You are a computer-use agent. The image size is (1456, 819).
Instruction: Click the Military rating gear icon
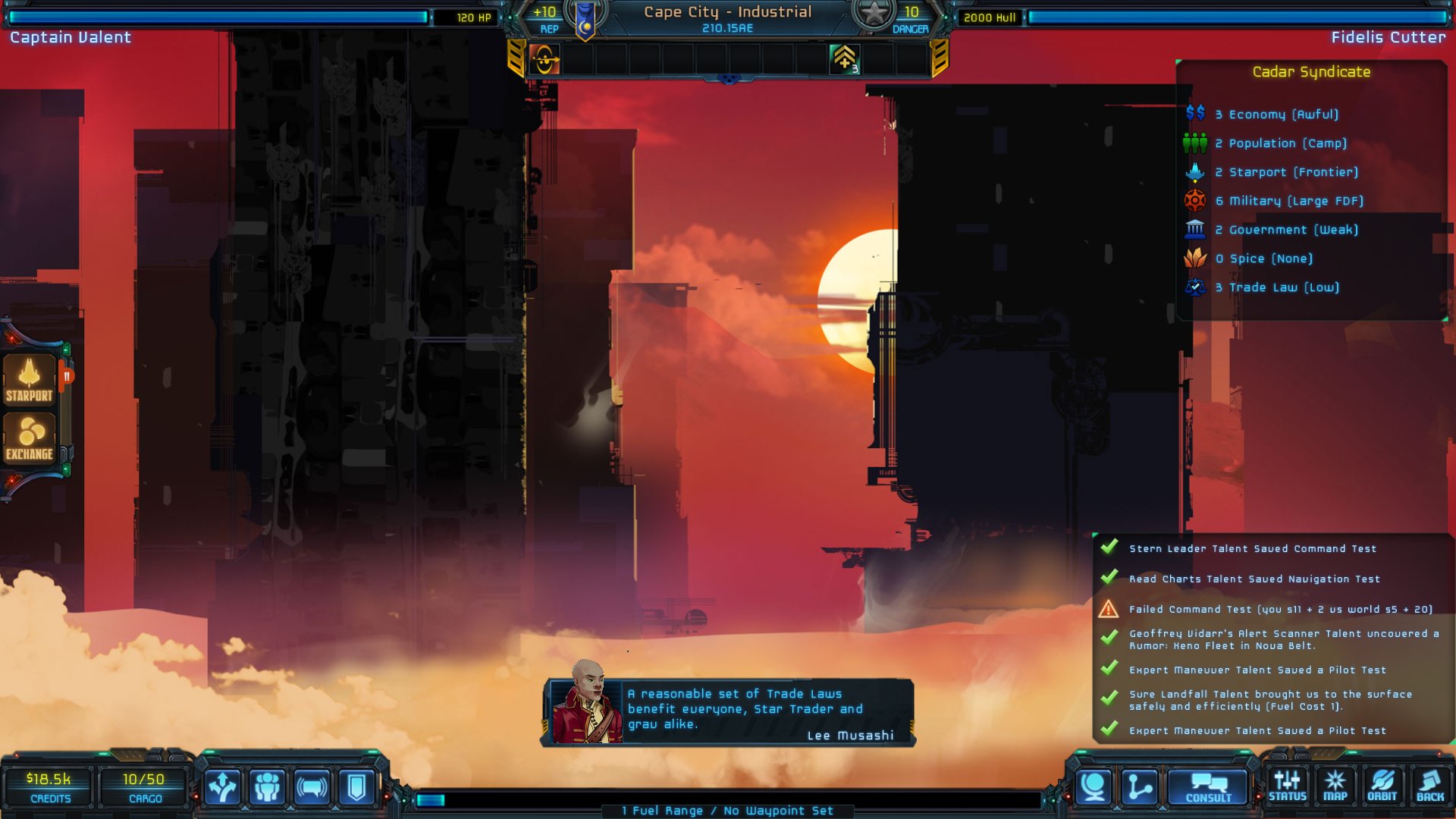tap(1196, 201)
